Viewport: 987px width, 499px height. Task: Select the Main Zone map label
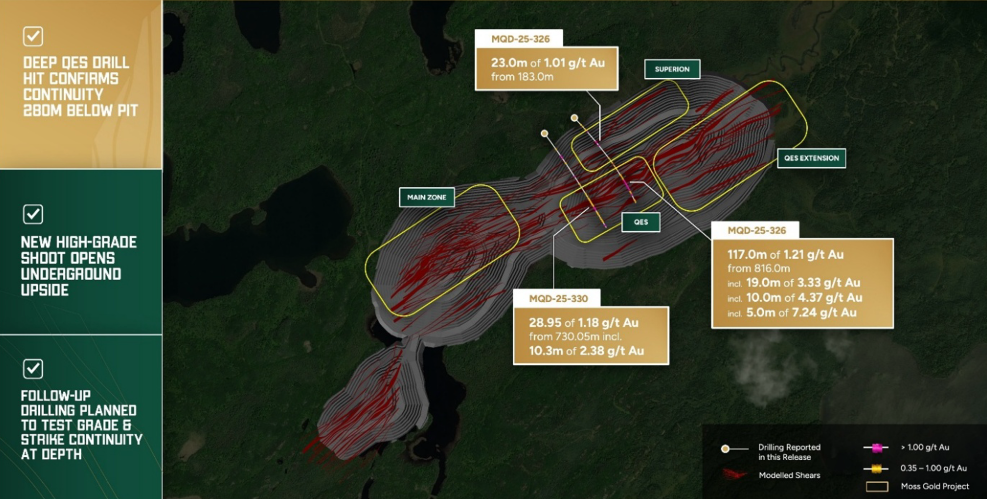coord(427,197)
